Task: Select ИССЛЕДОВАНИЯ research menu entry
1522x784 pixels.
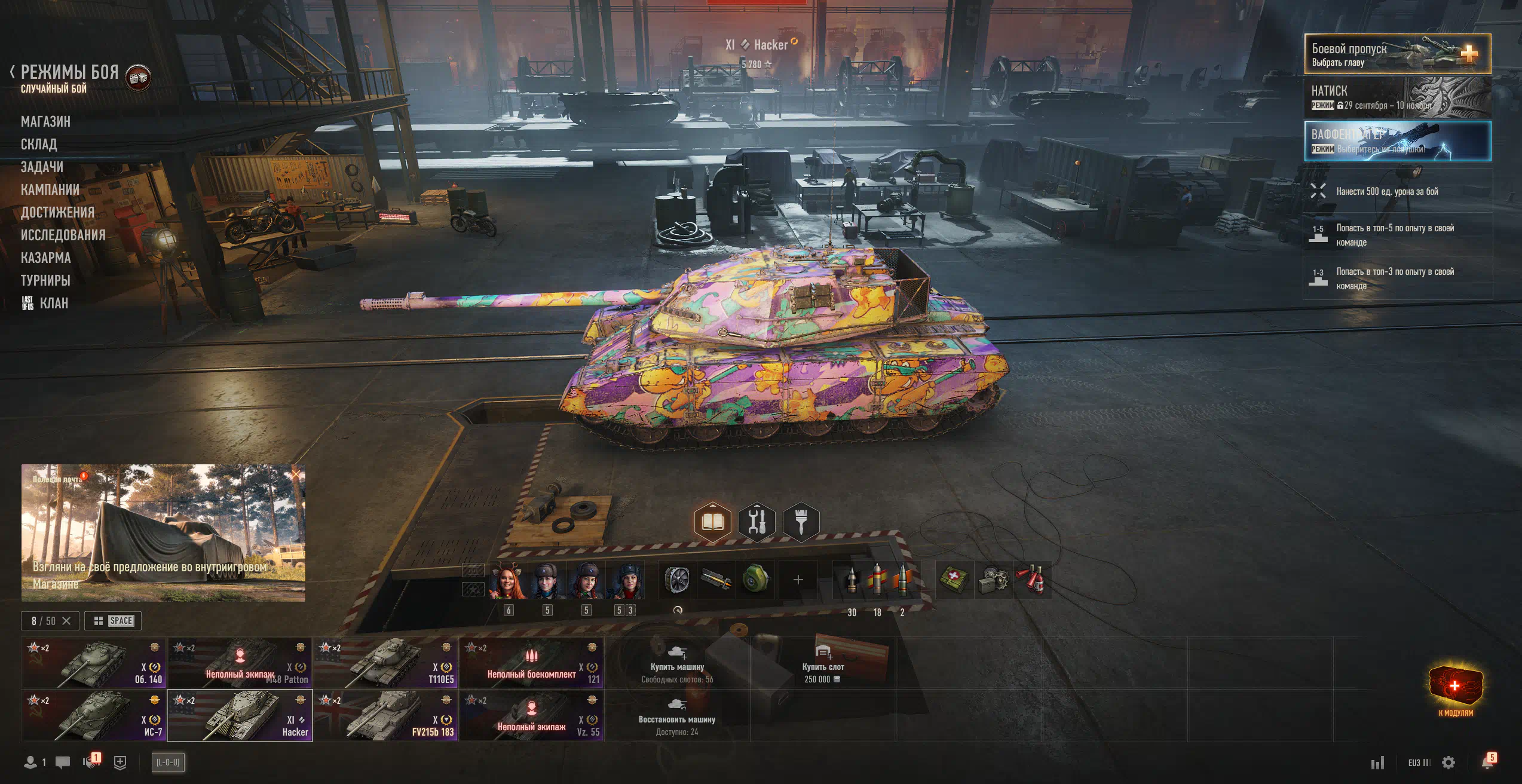Action: [63, 235]
